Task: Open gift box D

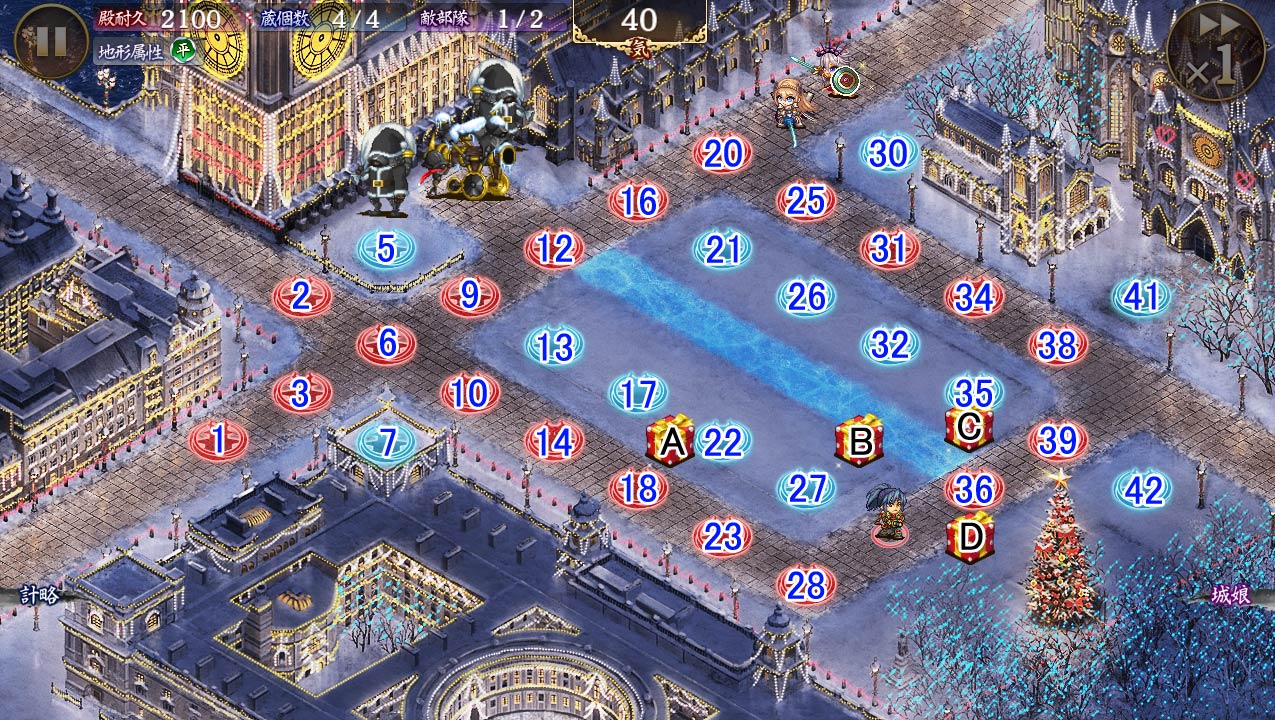Action: pyautogui.click(x=970, y=537)
